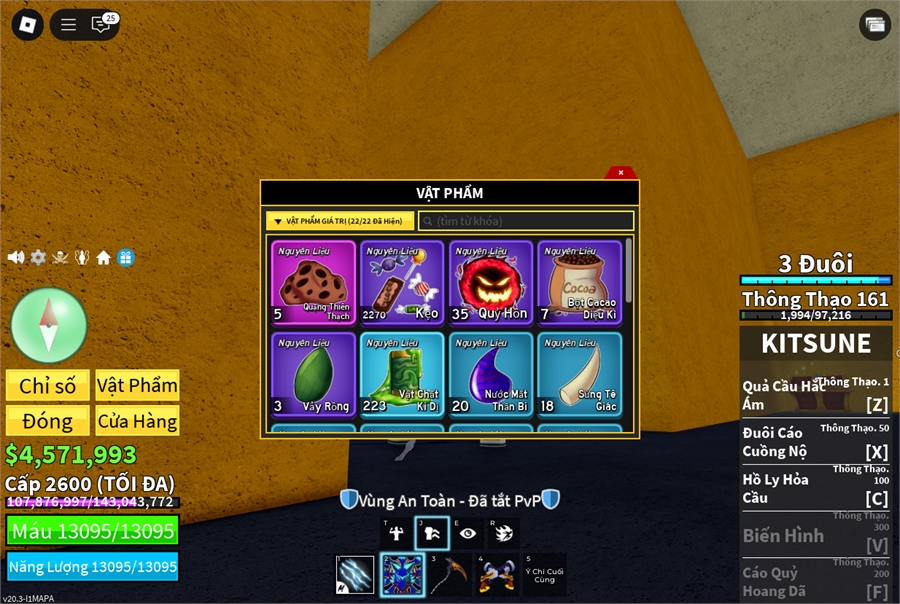
Task: Click the Sừng Tê Giác horn item
Action: pyautogui.click(x=579, y=374)
